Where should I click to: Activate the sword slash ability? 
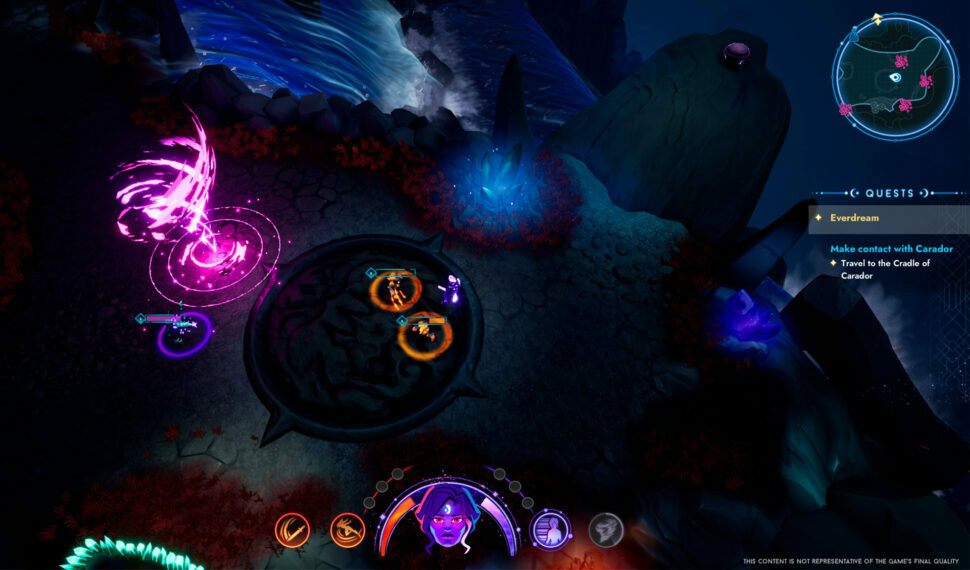coord(292,529)
